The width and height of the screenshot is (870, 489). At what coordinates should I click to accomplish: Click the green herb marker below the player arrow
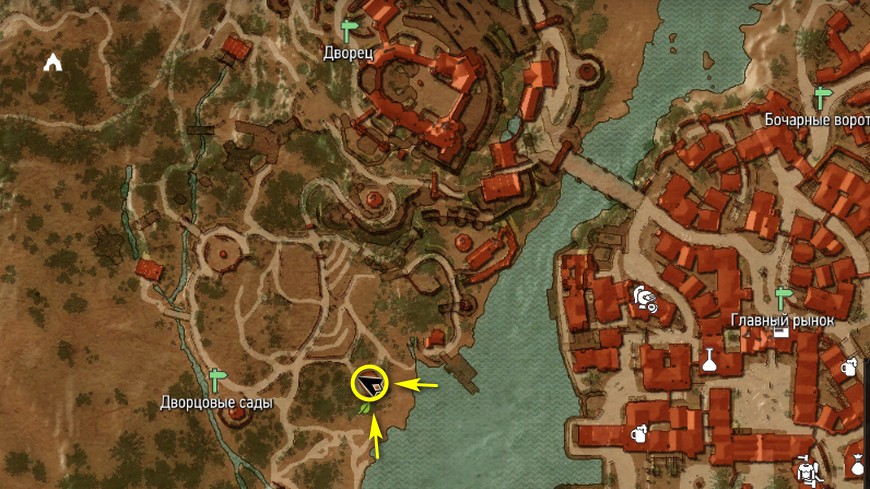click(x=366, y=408)
